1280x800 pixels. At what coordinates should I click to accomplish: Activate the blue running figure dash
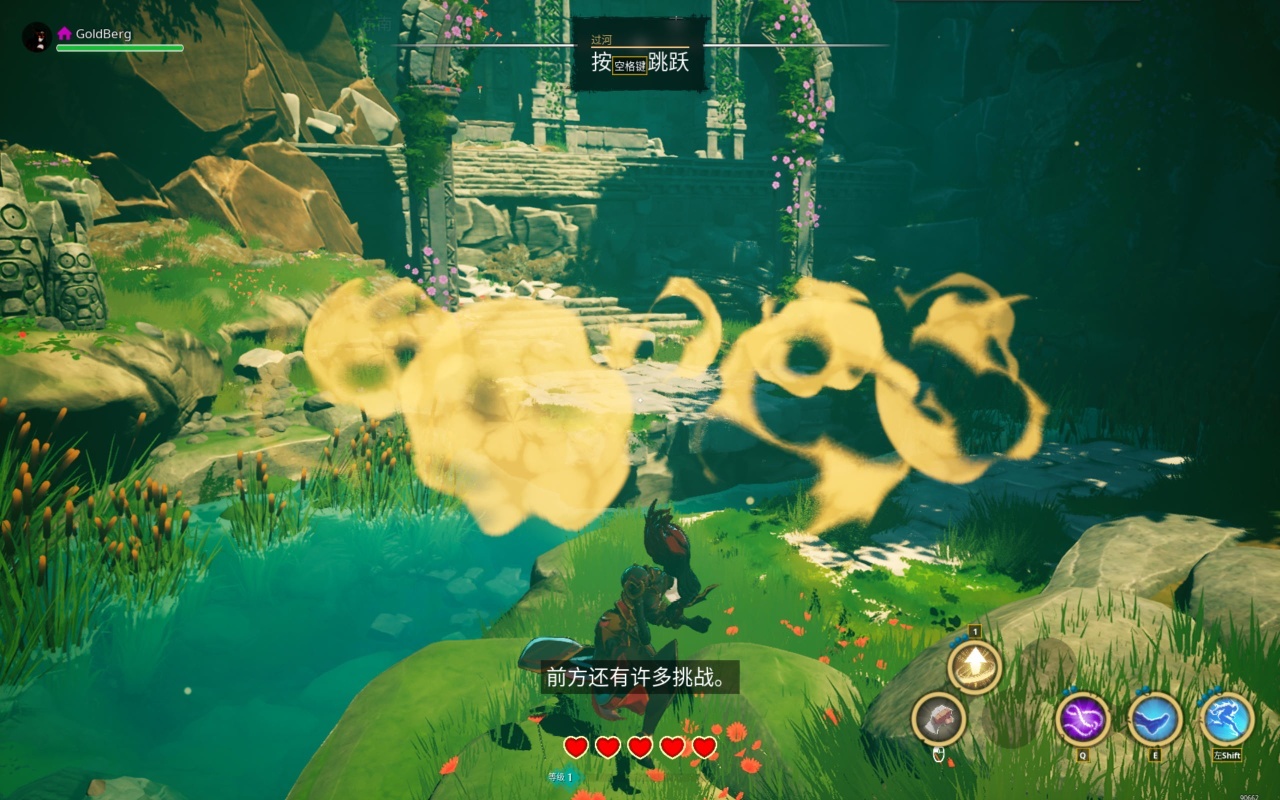(x=1226, y=719)
